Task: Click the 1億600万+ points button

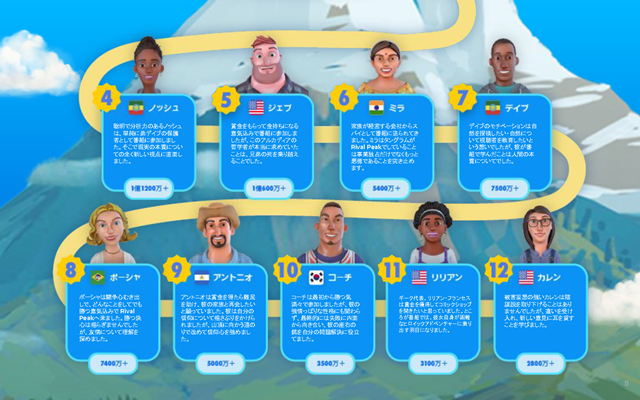Action: [x=268, y=187]
